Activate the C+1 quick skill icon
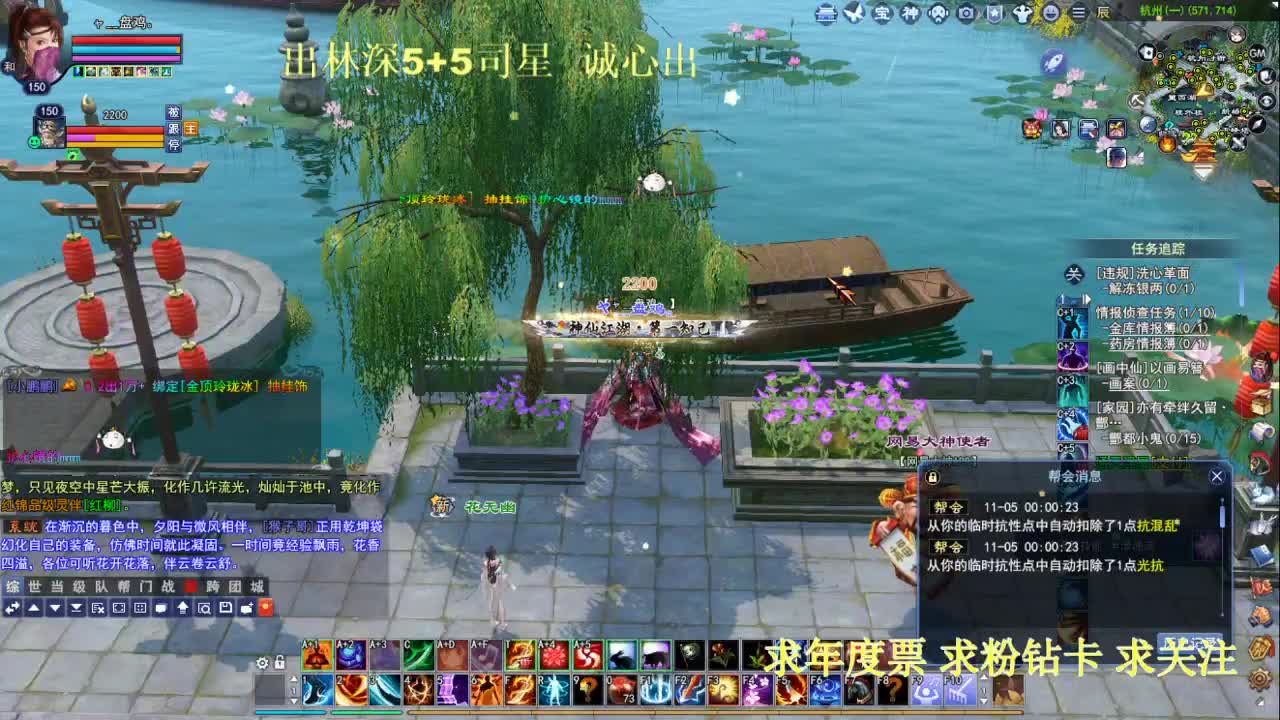The image size is (1280, 720). 1070,324
